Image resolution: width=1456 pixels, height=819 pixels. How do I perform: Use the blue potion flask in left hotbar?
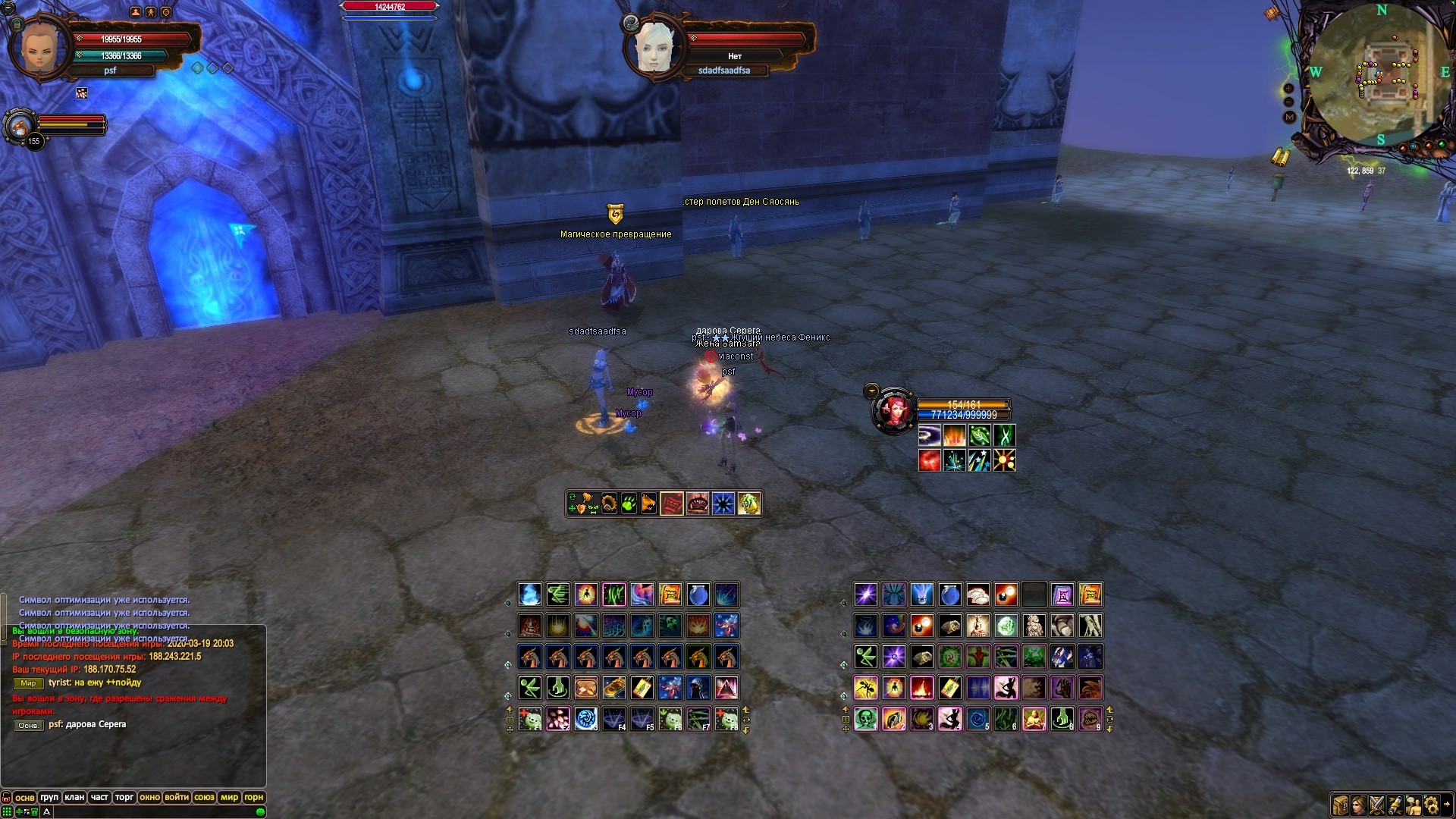[698, 595]
